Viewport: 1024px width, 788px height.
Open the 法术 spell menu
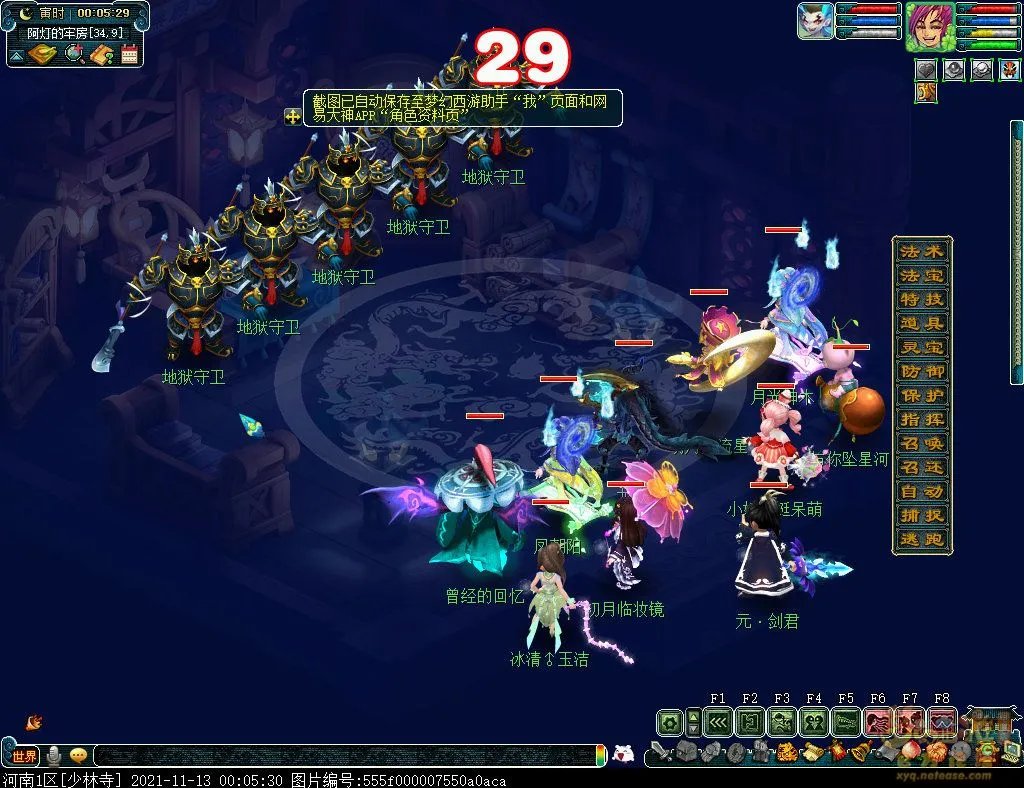pyautogui.click(x=922, y=251)
